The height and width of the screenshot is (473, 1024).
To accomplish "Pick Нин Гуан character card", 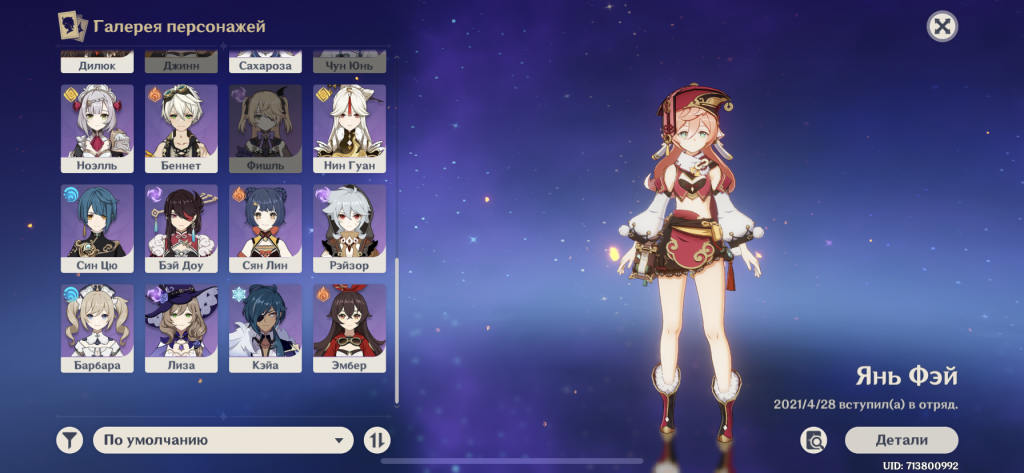I will (x=349, y=129).
